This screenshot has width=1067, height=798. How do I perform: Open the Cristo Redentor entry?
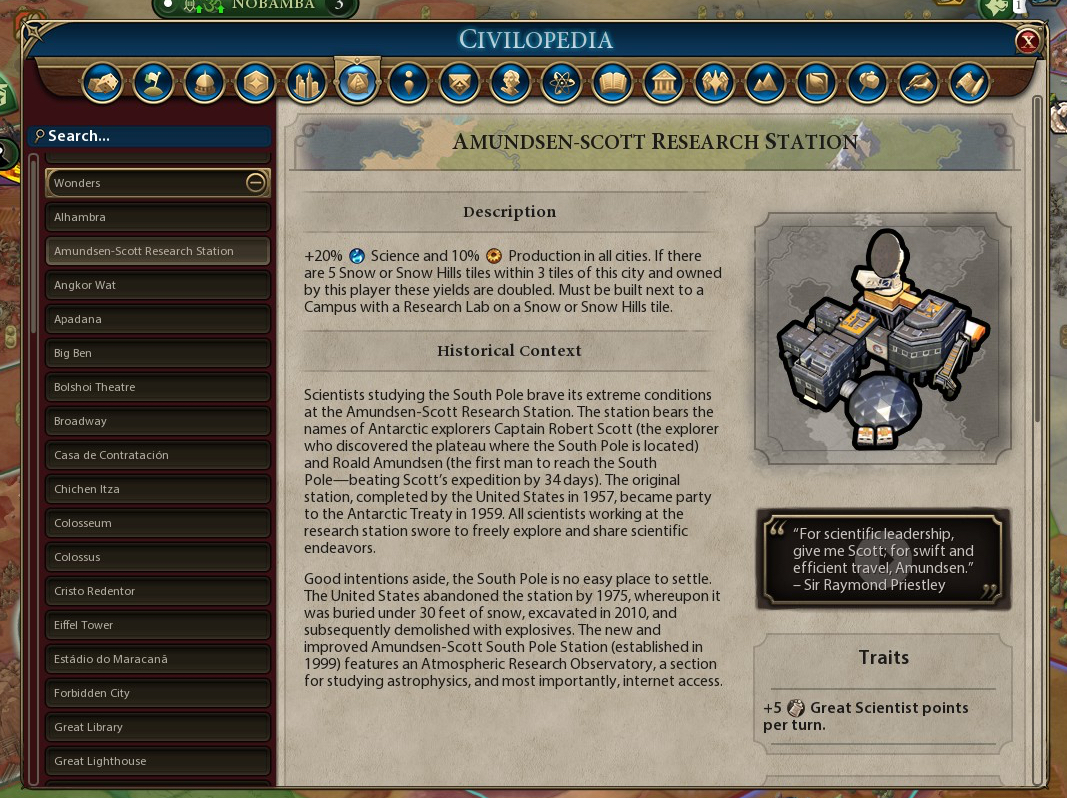coord(158,591)
